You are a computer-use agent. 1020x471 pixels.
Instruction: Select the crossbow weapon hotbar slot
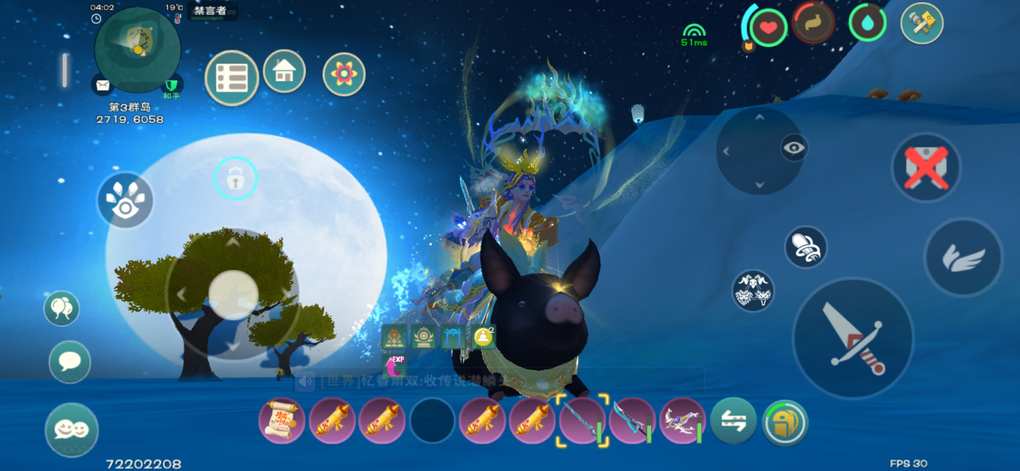click(x=683, y=420)
